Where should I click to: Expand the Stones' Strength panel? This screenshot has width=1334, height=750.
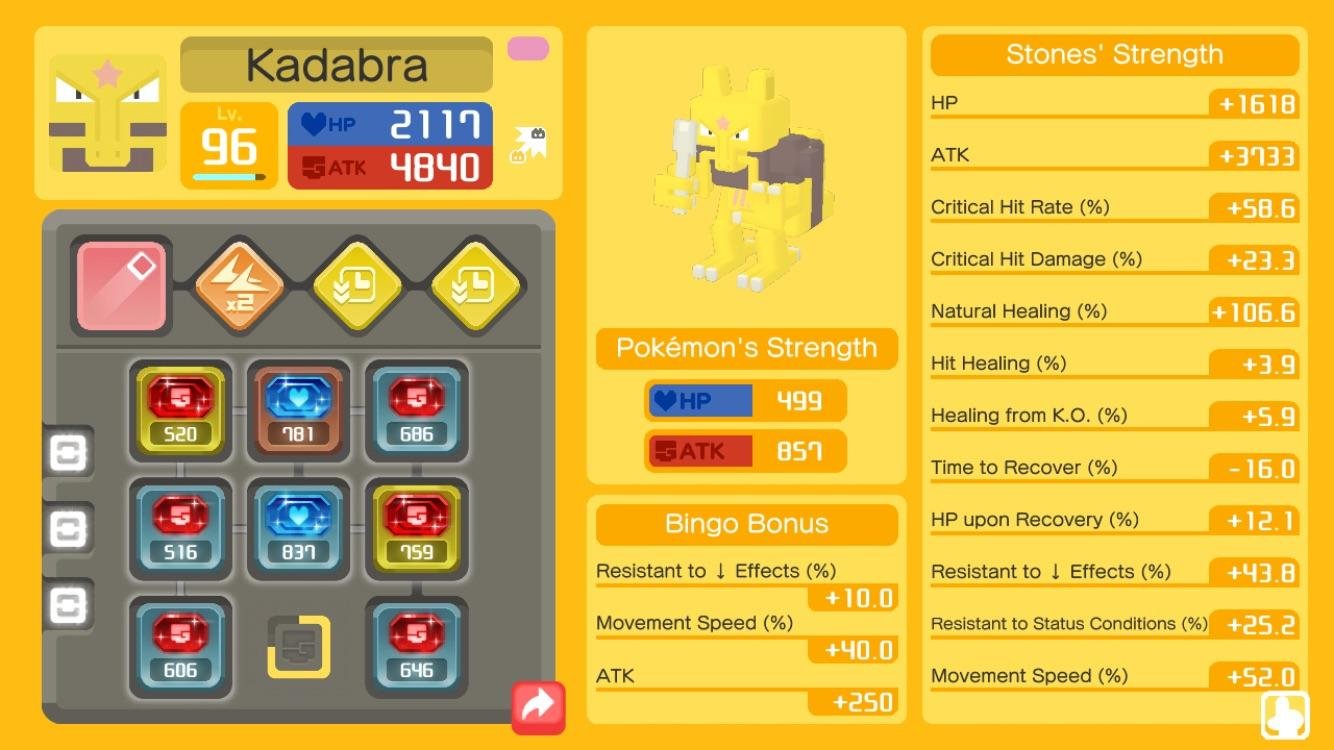click(x=1112, y=54)
